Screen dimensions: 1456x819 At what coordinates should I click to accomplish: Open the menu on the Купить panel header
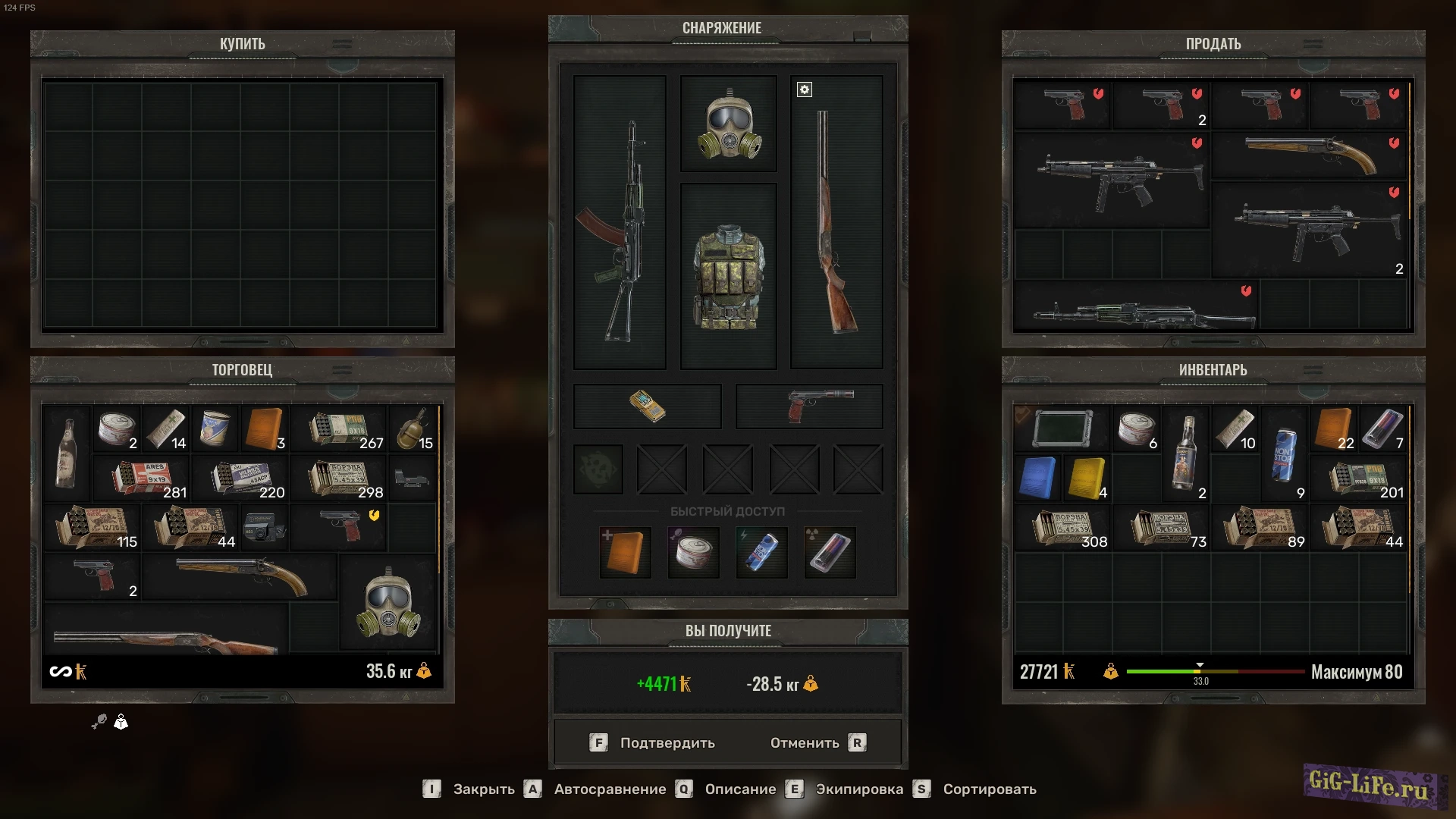pos(341,43)
